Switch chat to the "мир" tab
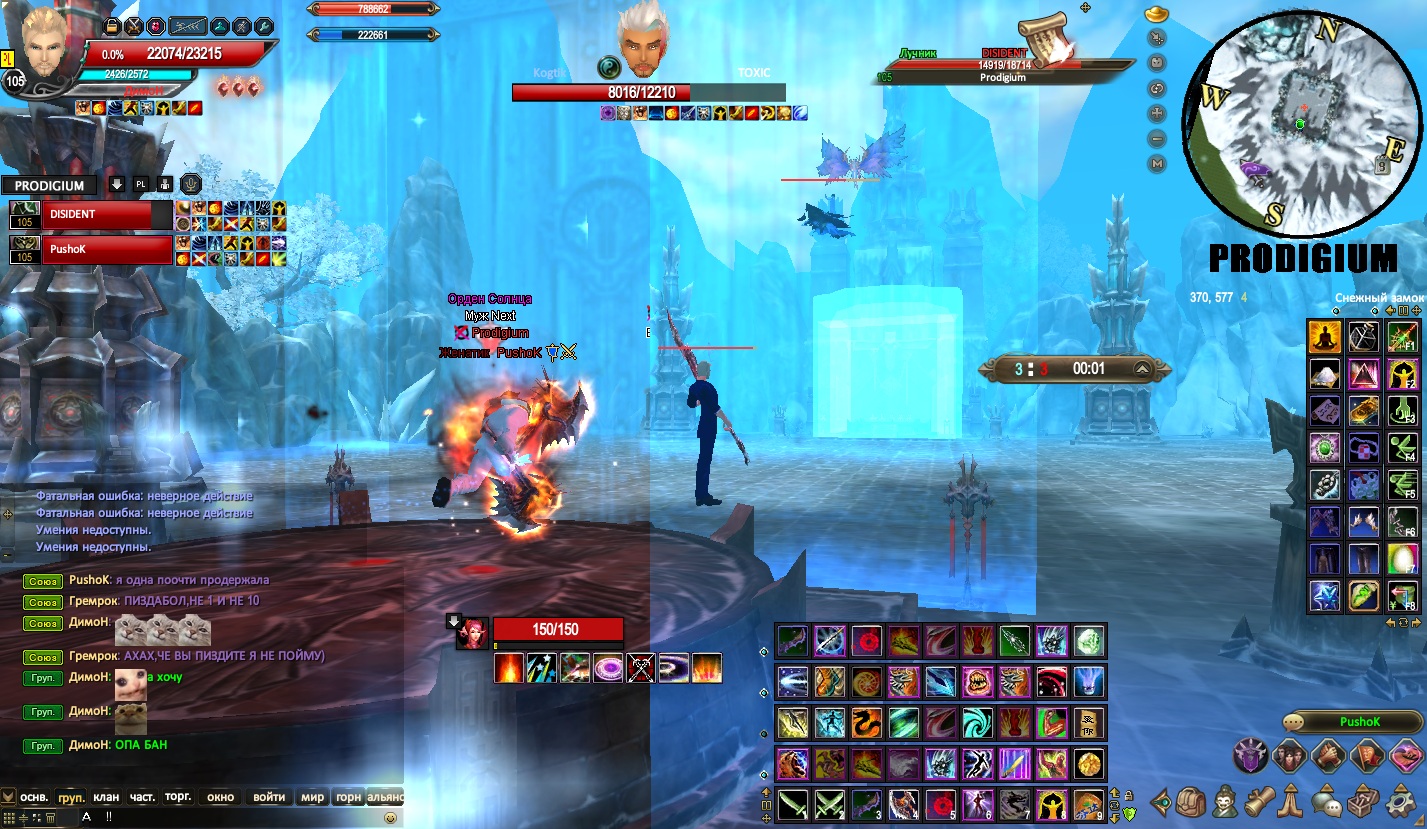This screenshot has height=829, width=1427. coord(313,797)
